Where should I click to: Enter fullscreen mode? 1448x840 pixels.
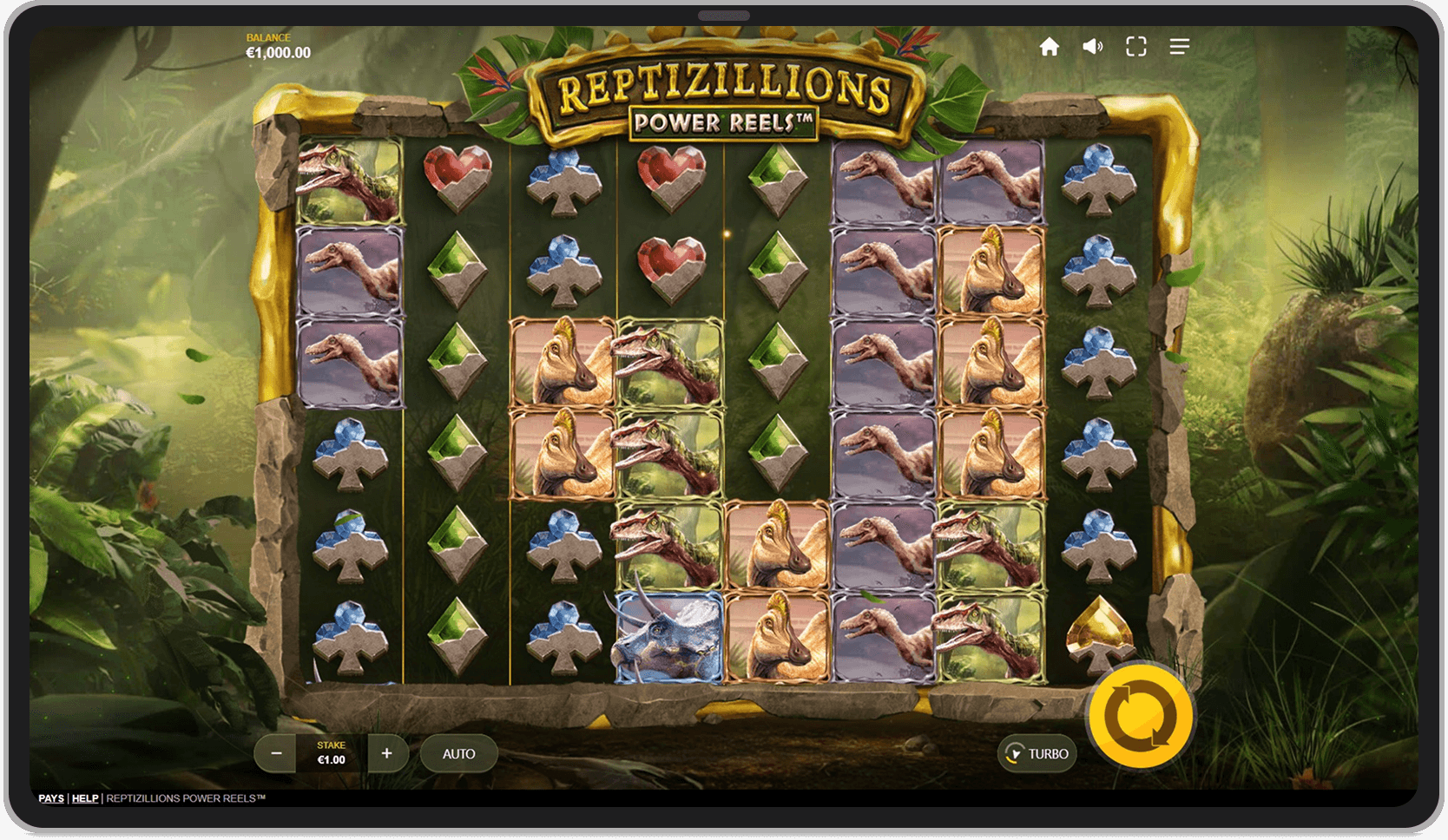pos(1136,47)
